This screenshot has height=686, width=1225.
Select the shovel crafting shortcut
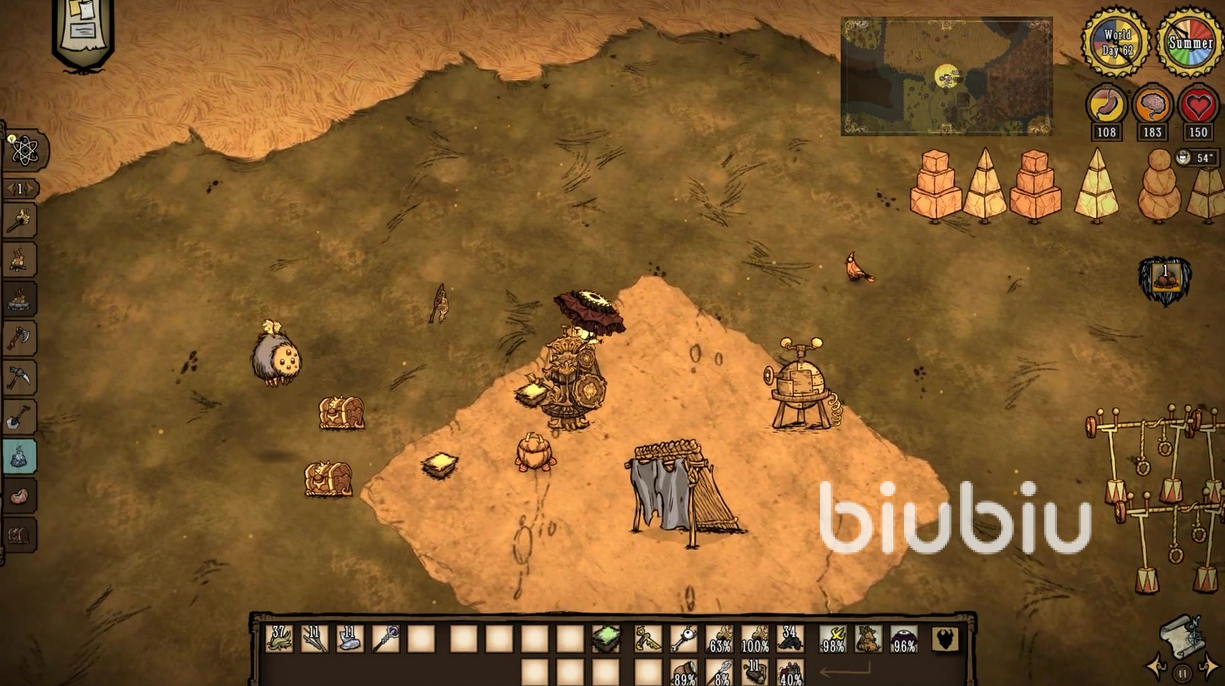coord(20,417)
